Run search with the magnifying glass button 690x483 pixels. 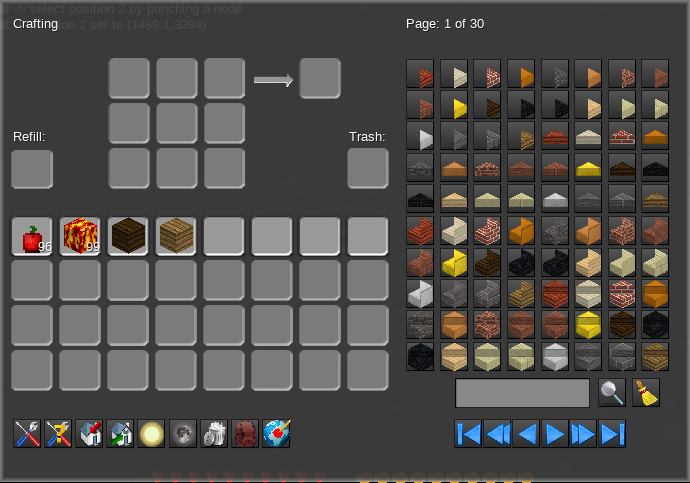[x=612, y=393]
